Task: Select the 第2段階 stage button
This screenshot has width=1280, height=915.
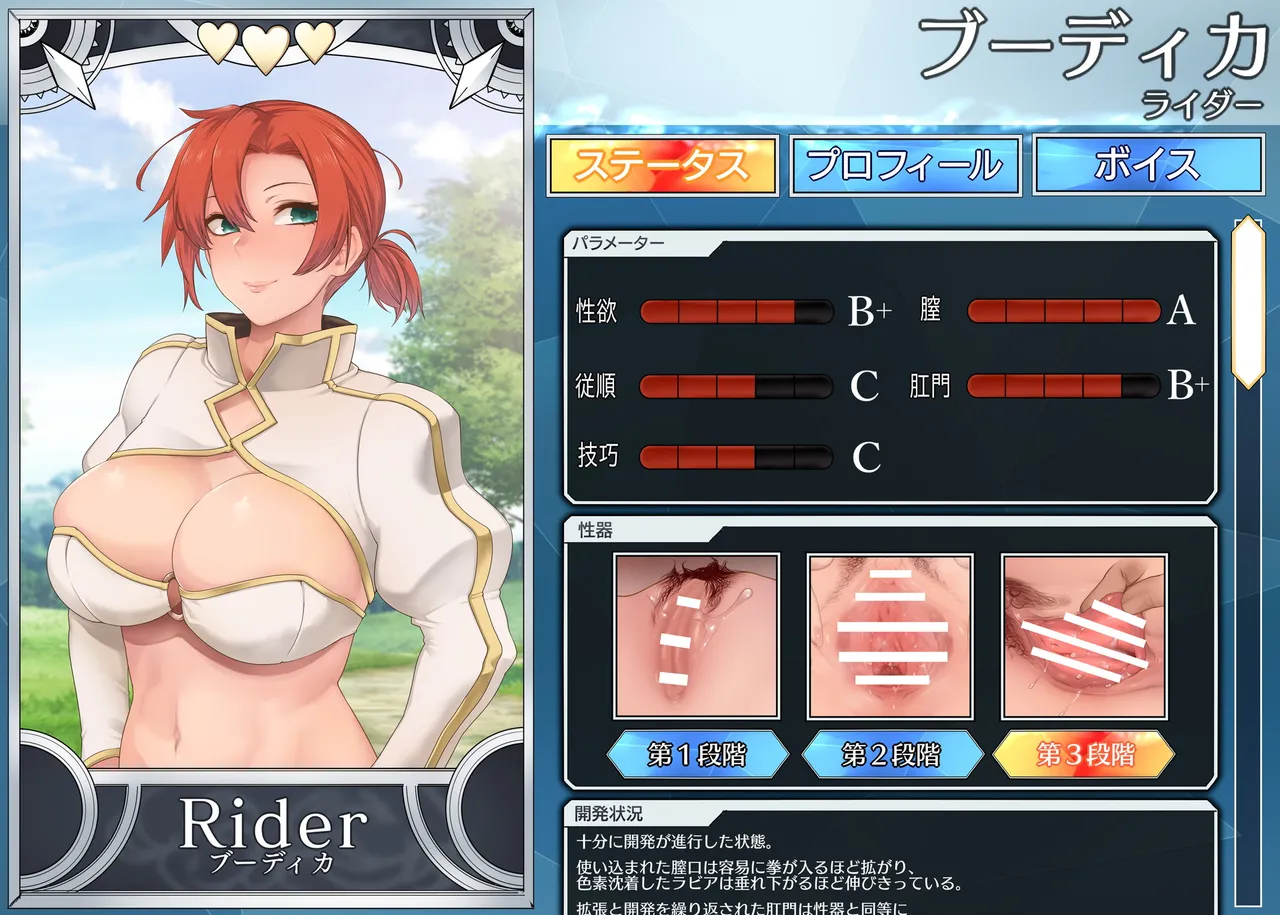Action: (x=891, y=754)
